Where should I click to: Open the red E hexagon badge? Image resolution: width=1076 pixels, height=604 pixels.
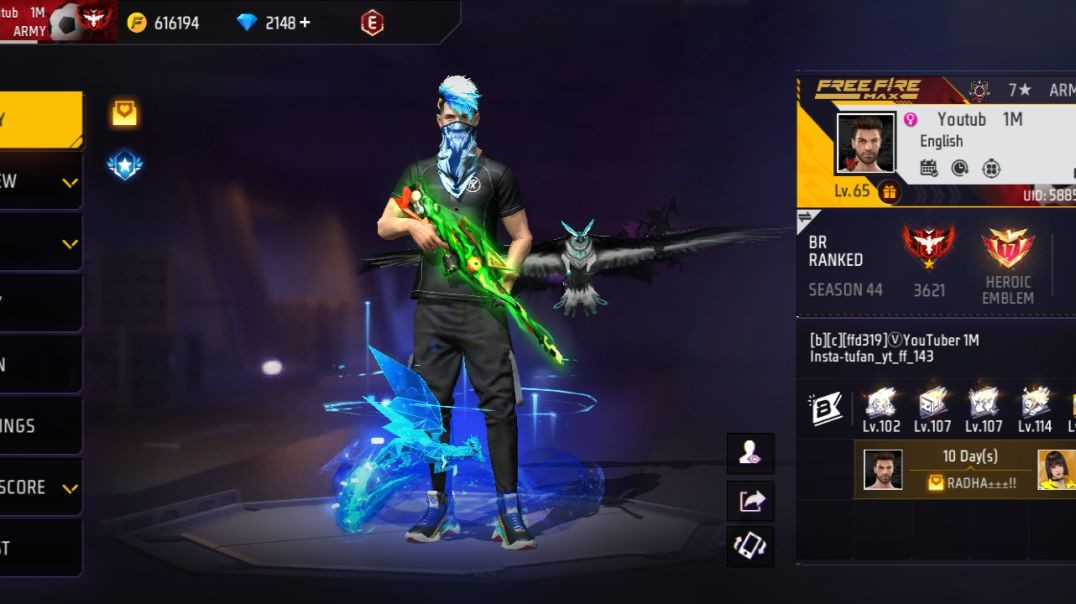click(372, 22)
